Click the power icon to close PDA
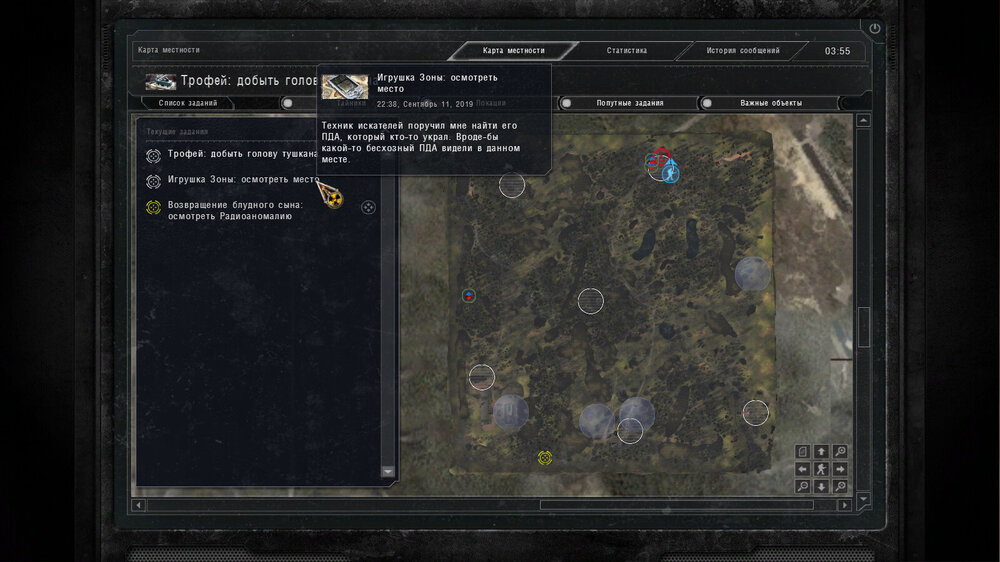 (876, 29)
